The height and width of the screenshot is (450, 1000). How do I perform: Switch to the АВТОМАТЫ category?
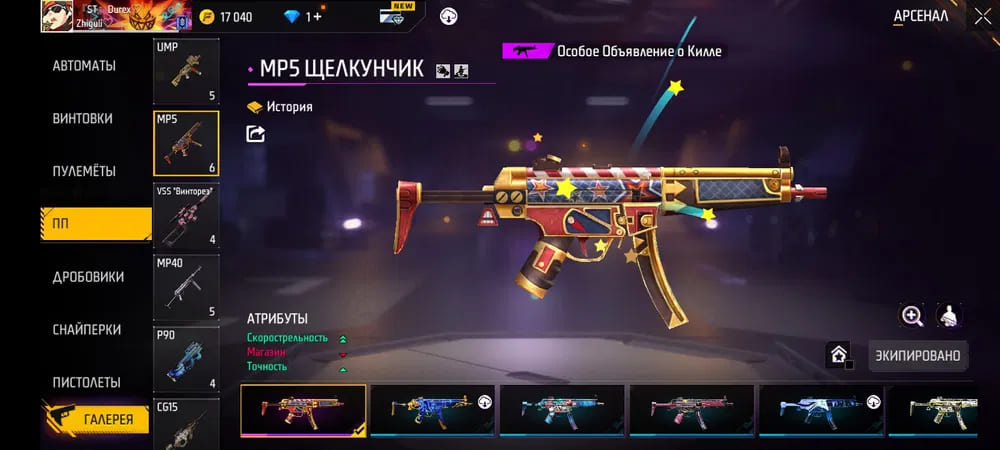(x=84, y=66)
